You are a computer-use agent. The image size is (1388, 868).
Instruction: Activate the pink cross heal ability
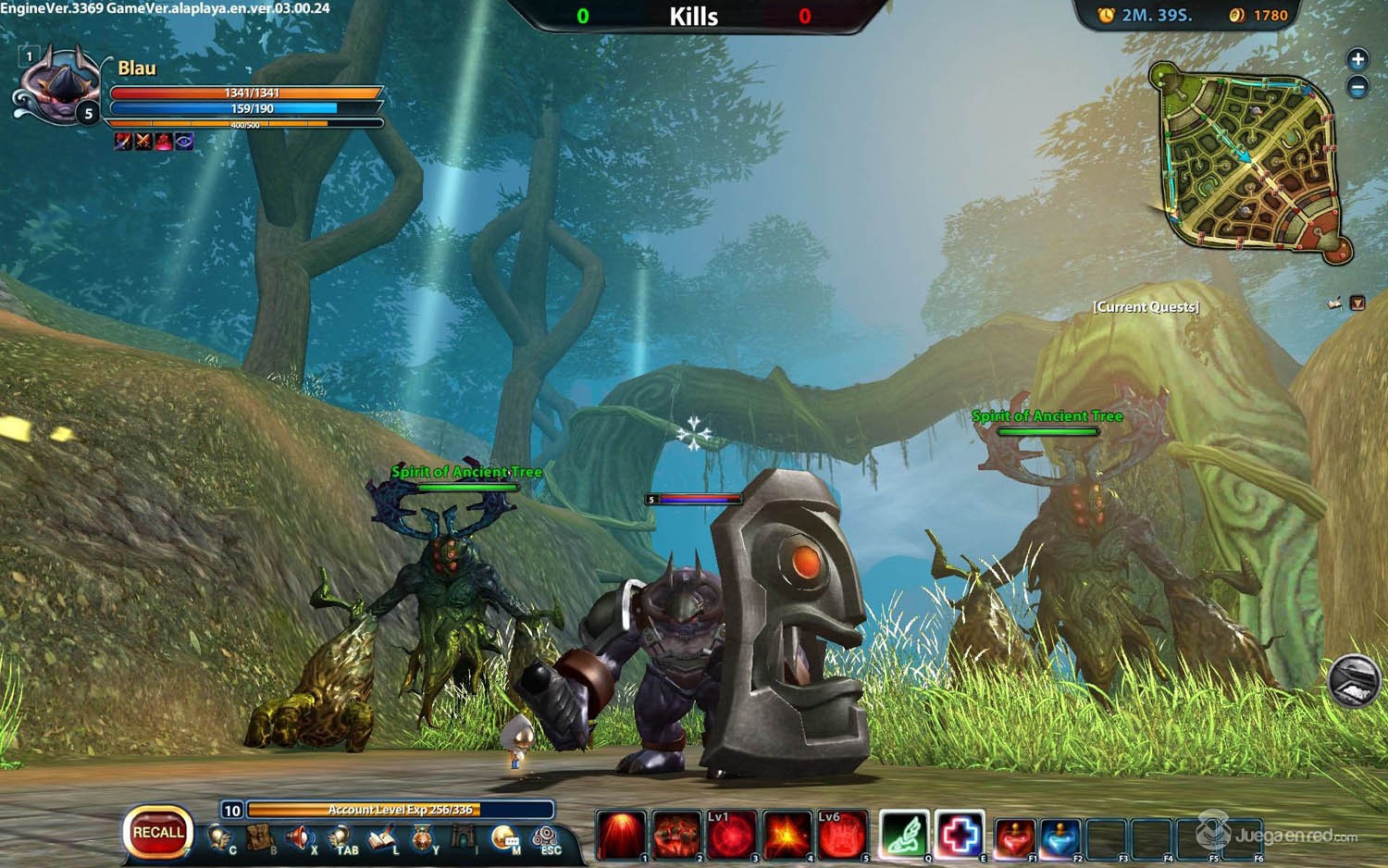tap(960, 835)
